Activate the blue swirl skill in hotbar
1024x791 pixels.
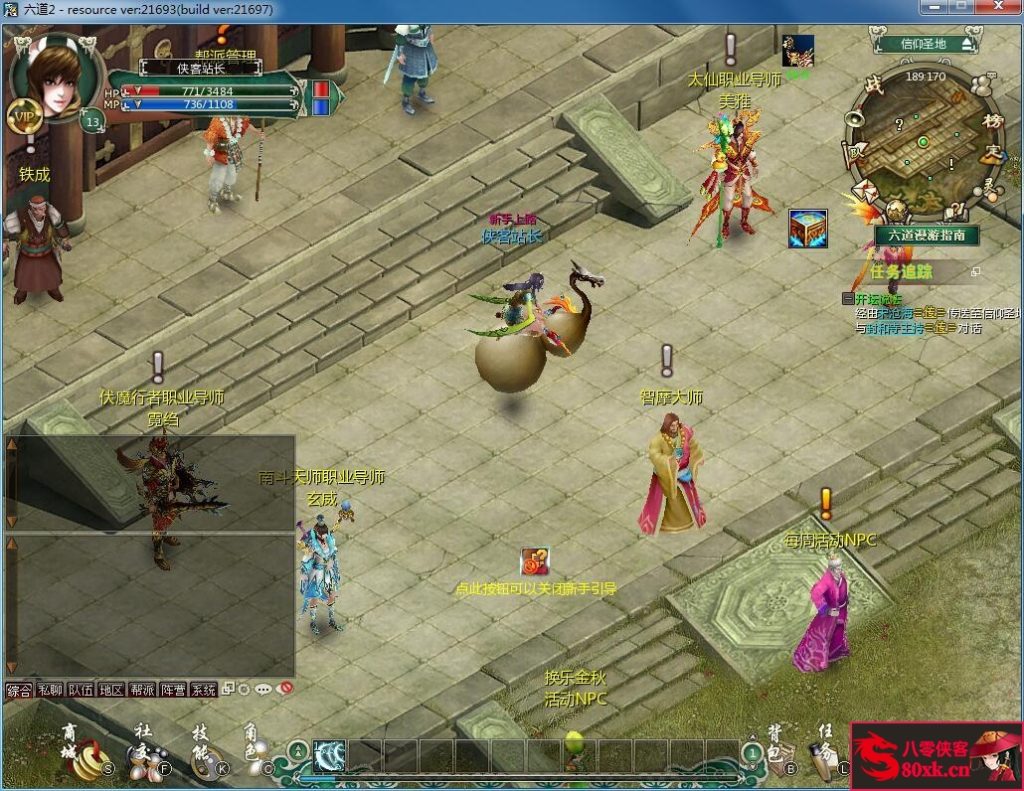pyautogui.click(x=329, y=756)
